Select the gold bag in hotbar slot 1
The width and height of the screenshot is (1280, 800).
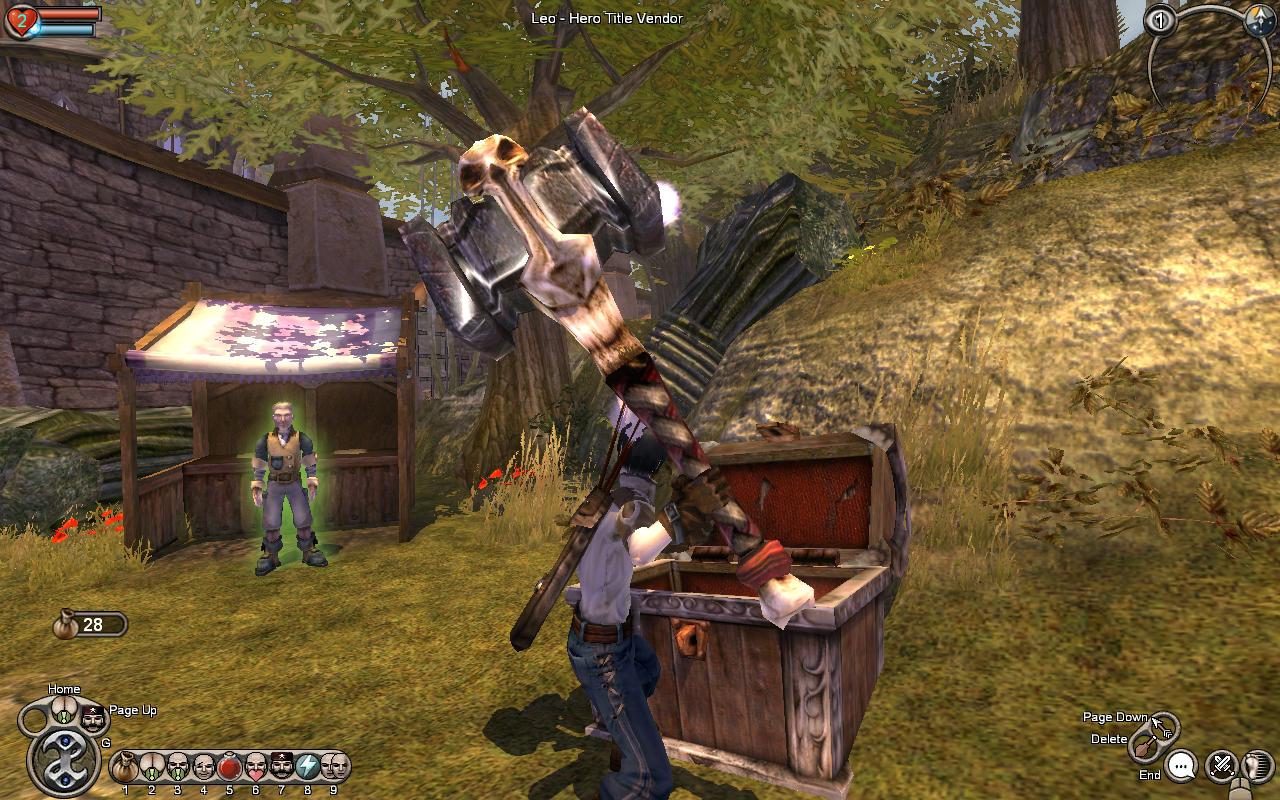(x=125, y=768)
